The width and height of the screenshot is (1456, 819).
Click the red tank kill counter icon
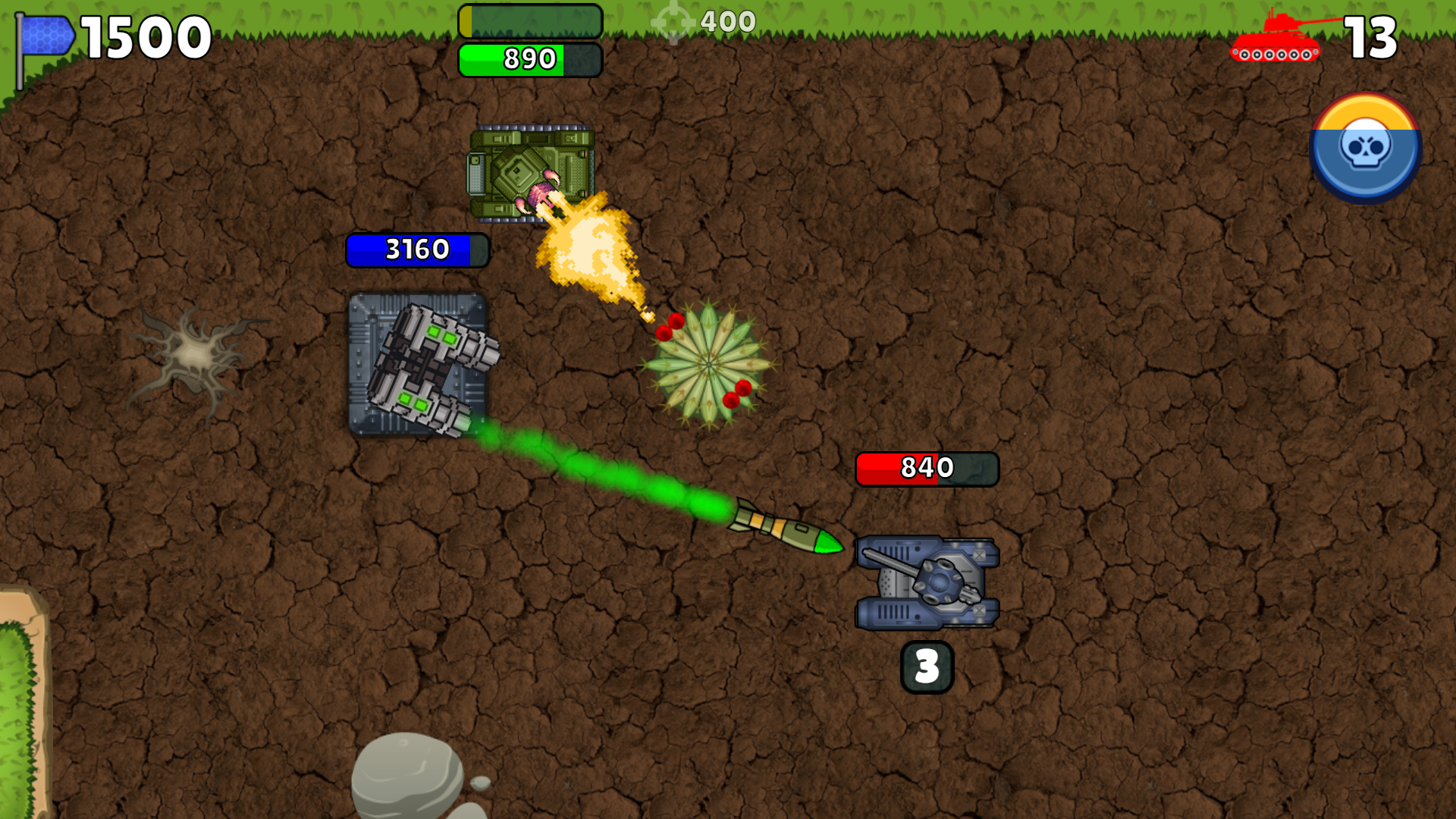coord(1278,34)
